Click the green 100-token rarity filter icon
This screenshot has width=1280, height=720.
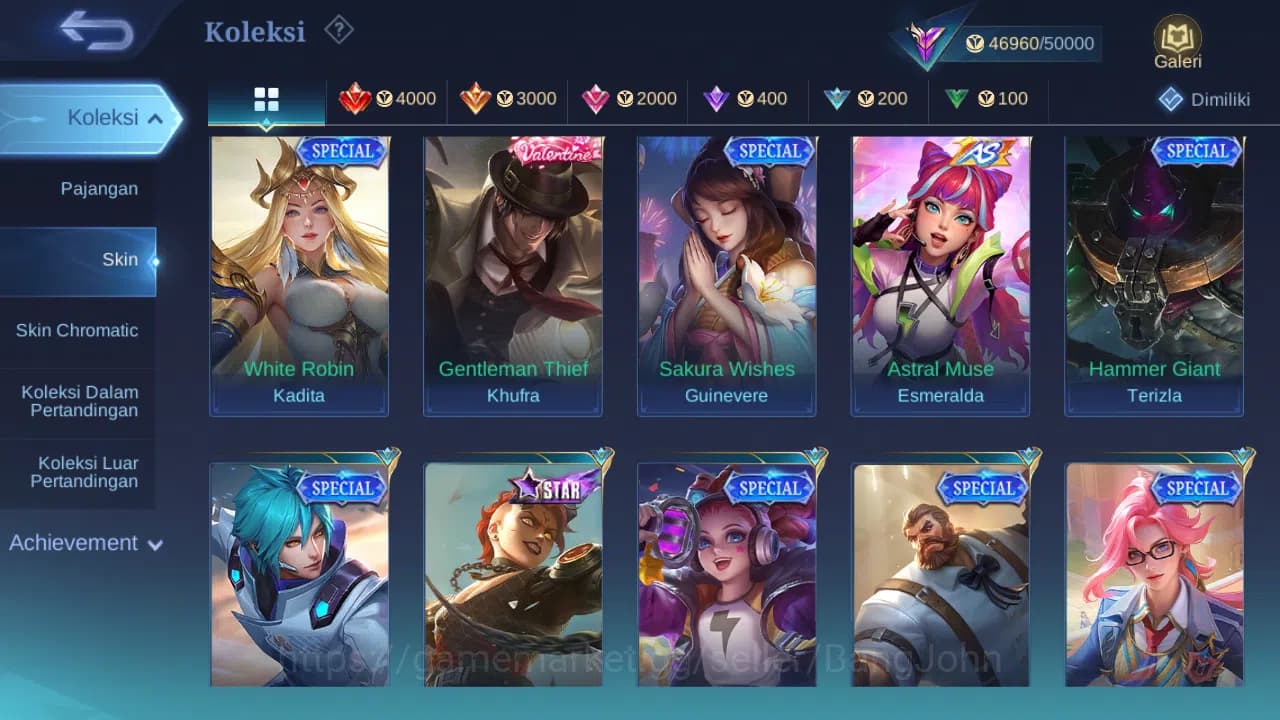(958, 99)
